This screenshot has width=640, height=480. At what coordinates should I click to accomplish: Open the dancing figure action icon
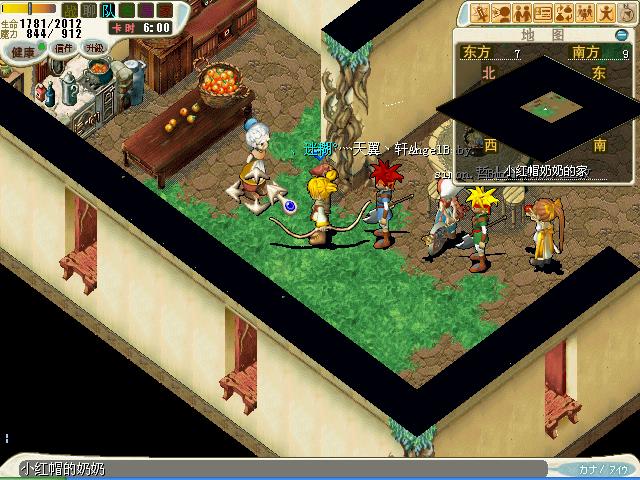coord(606,13)
